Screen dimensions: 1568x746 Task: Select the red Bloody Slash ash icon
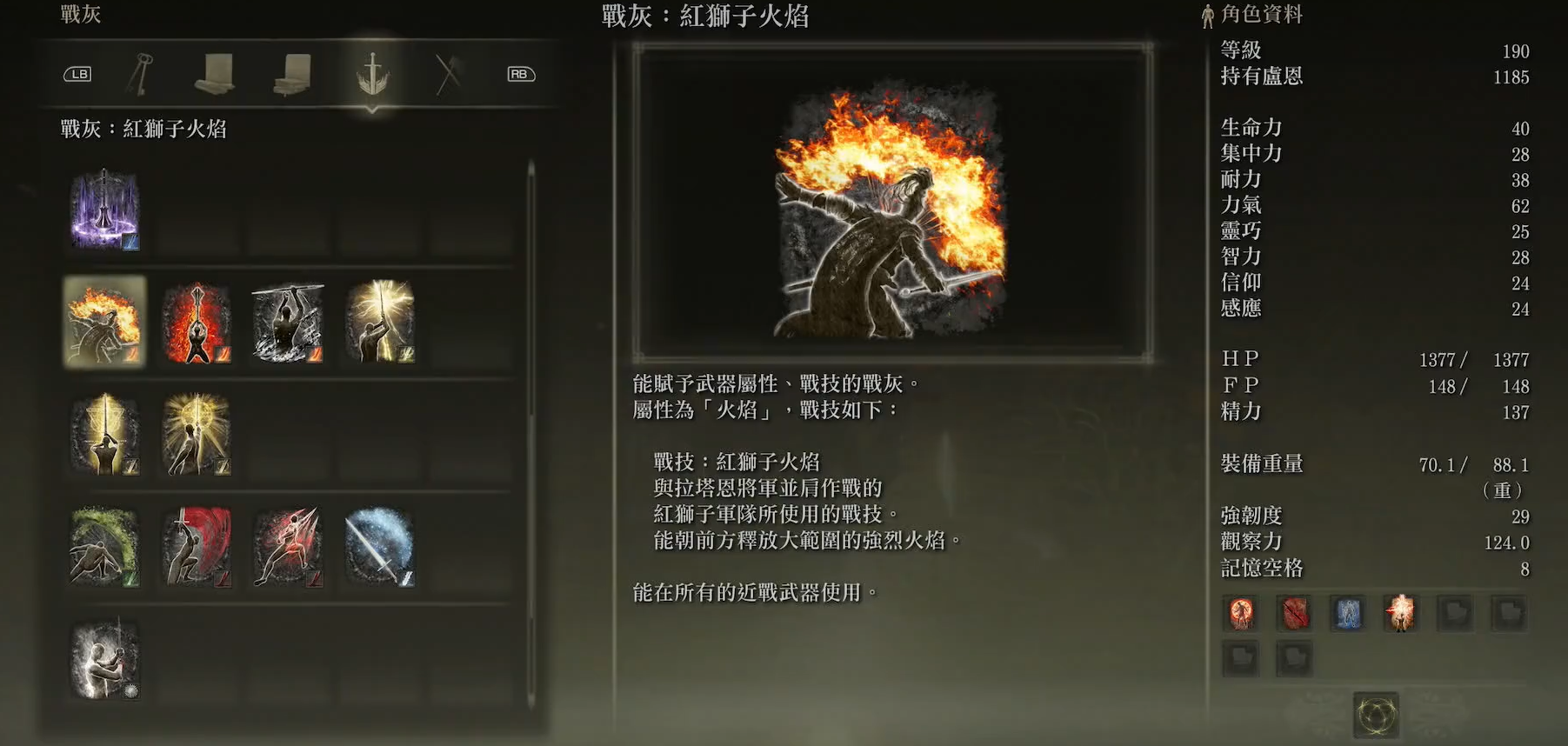pos(196,547)
